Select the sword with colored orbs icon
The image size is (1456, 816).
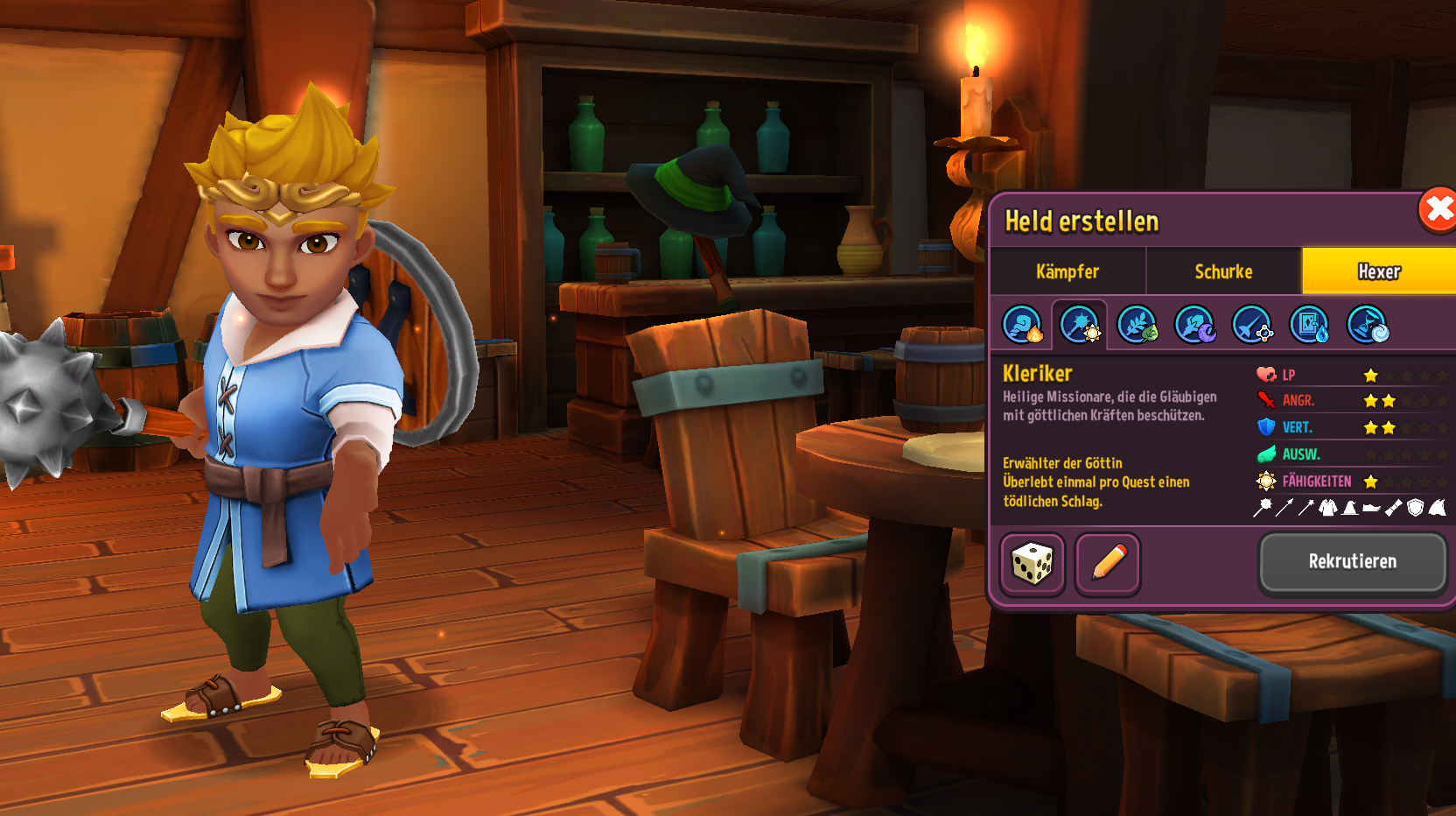tap(1252, 325)
